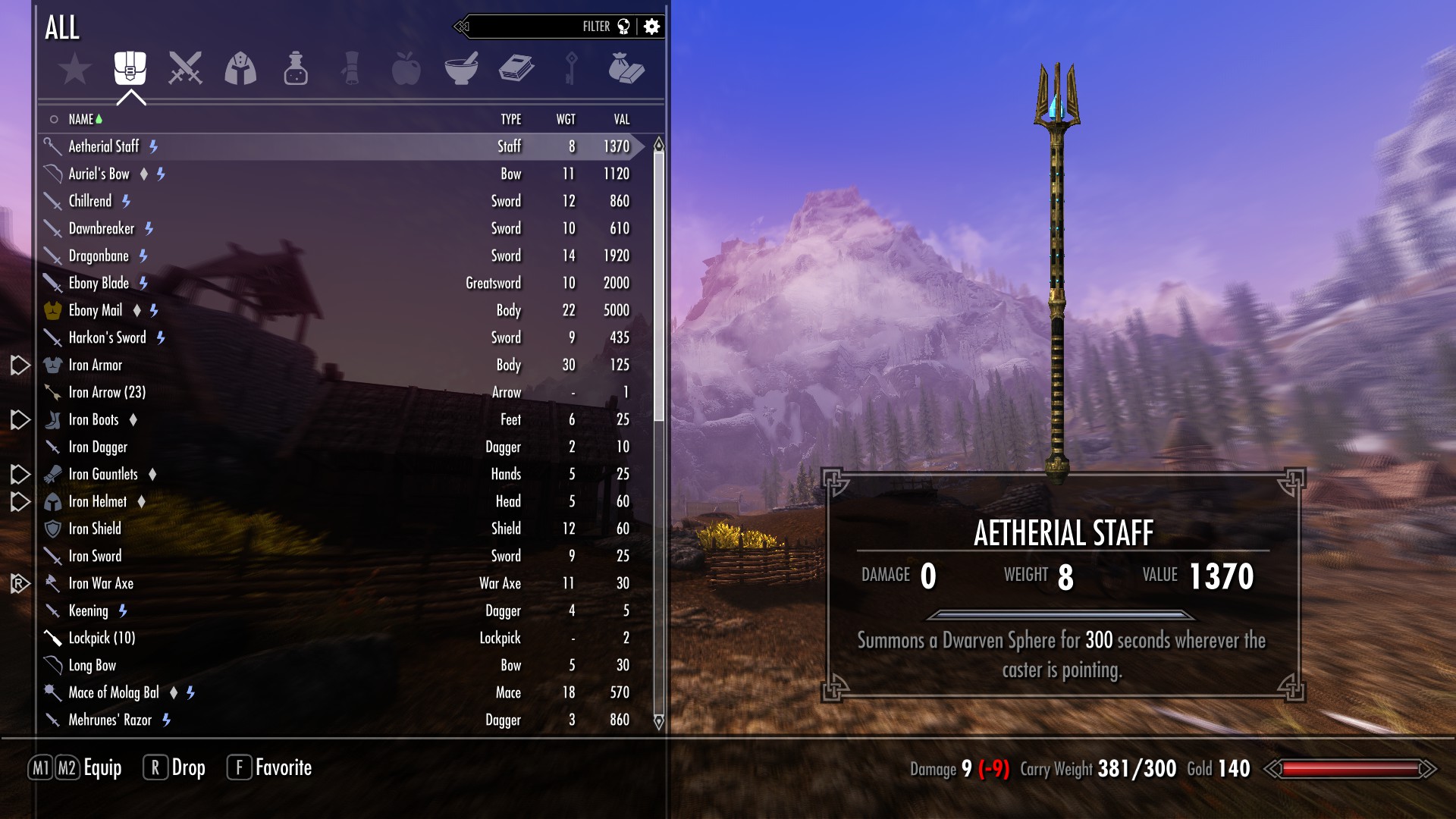Switch to the Potions category tab

(x=295, y=69)
